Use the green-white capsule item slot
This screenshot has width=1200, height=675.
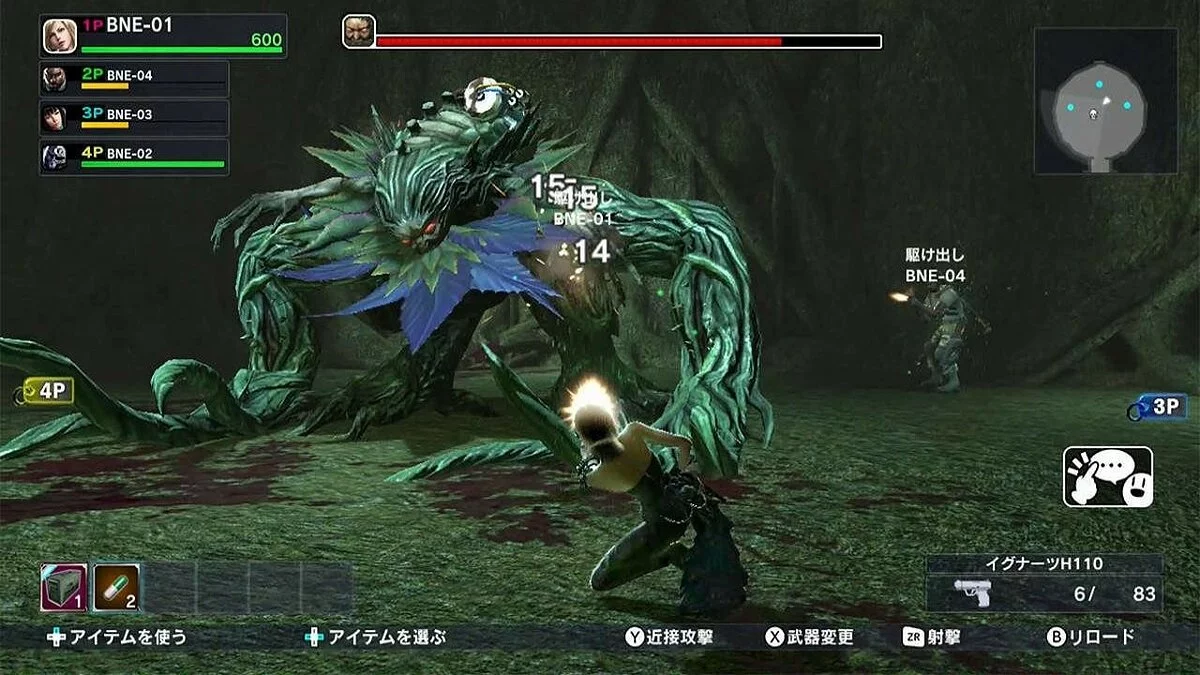click(116, 587)
